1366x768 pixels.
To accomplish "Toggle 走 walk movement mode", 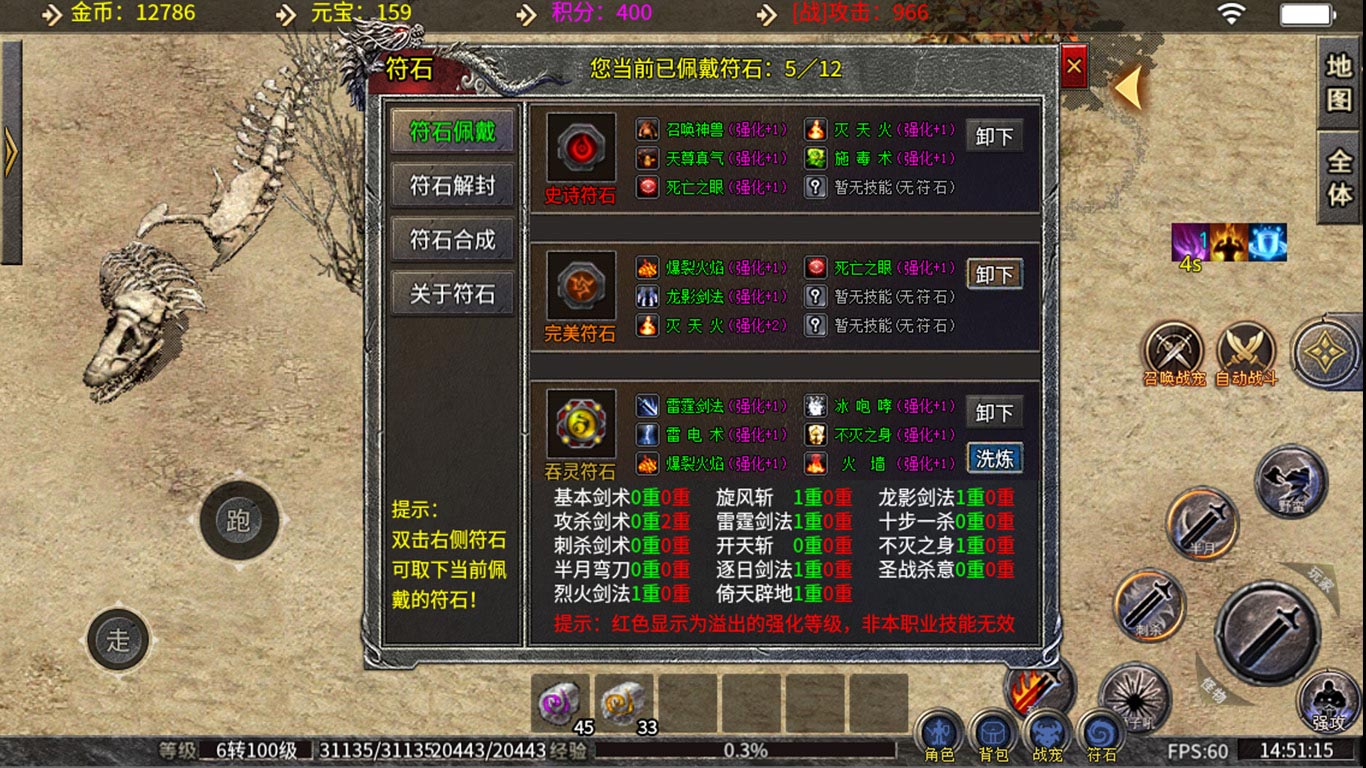I will pyautogui.click(x=119, y=641).
